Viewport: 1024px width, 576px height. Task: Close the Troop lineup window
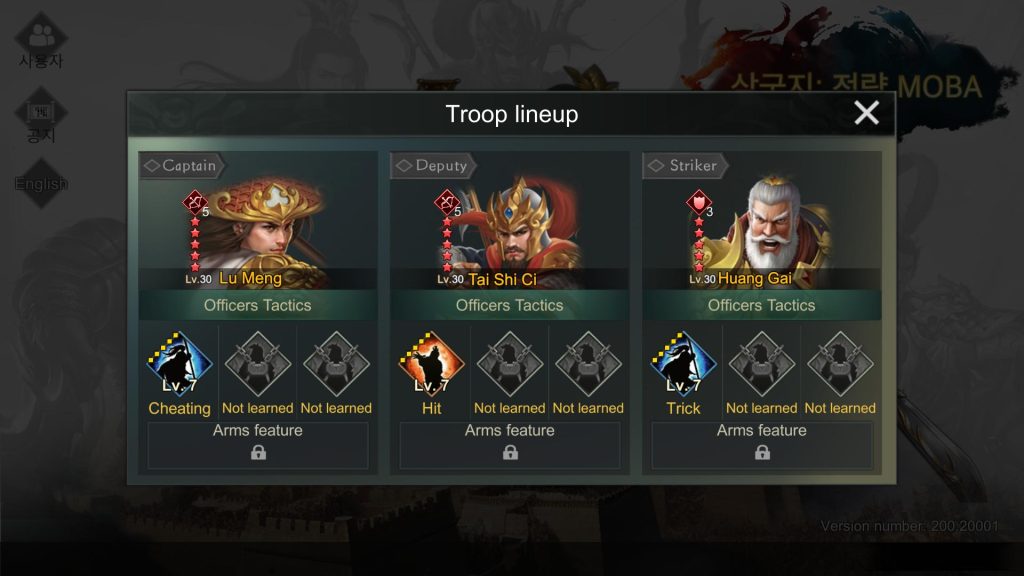click(866, 113)
